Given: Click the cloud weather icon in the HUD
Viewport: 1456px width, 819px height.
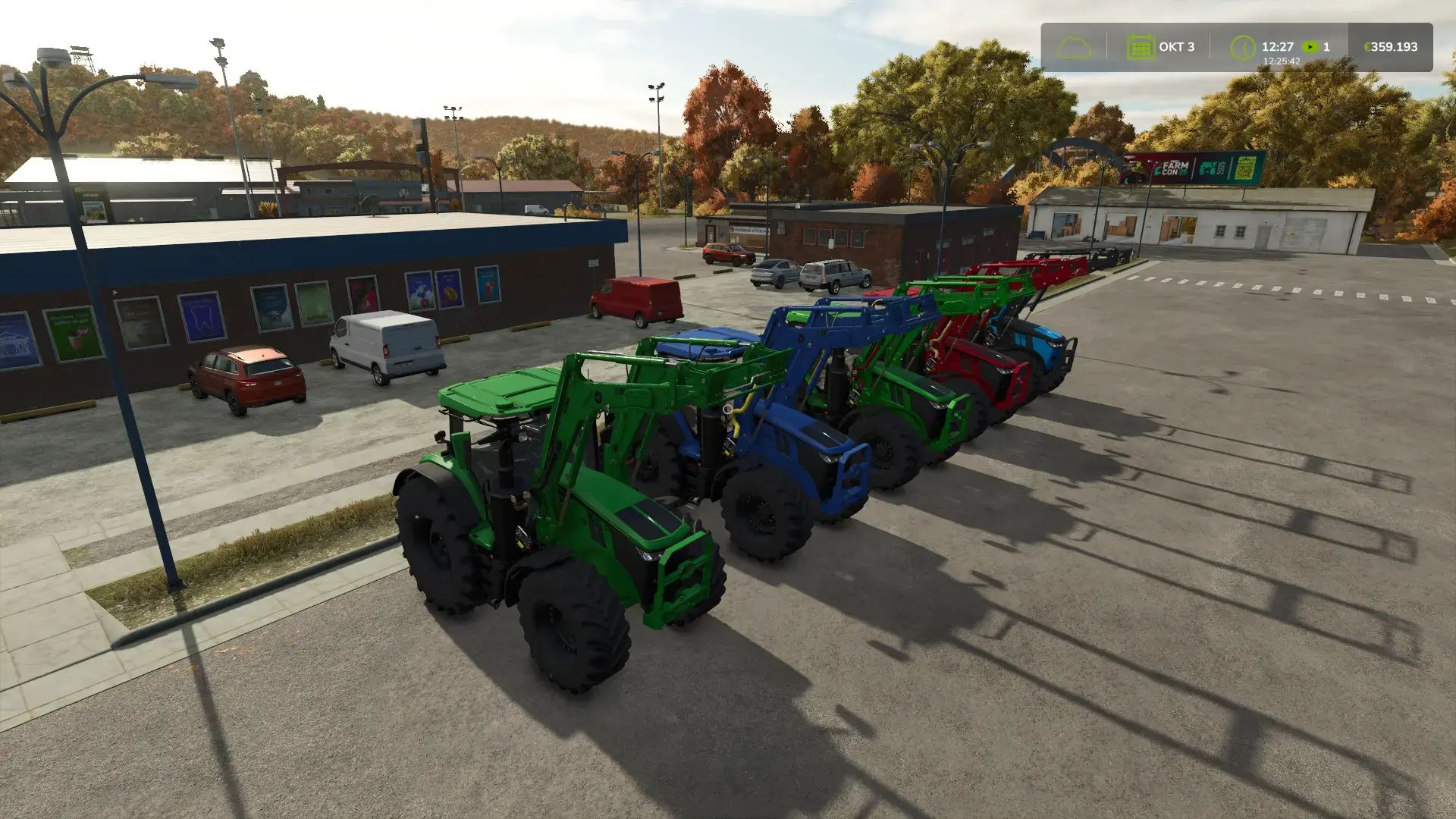Looking at the screenshot, I should pos(1074,48).
